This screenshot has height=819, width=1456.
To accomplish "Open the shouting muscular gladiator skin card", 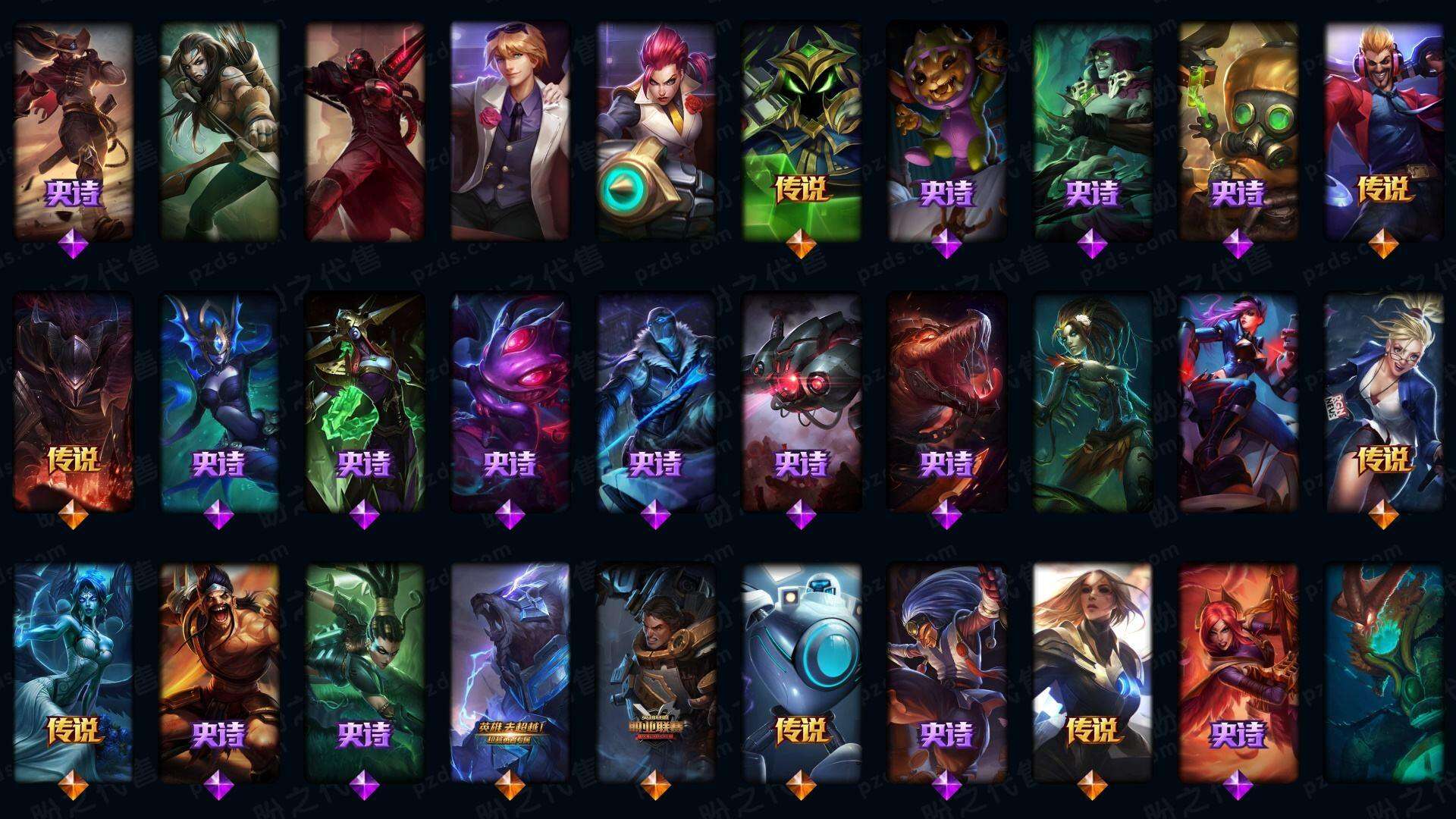I will coord(219,671).
